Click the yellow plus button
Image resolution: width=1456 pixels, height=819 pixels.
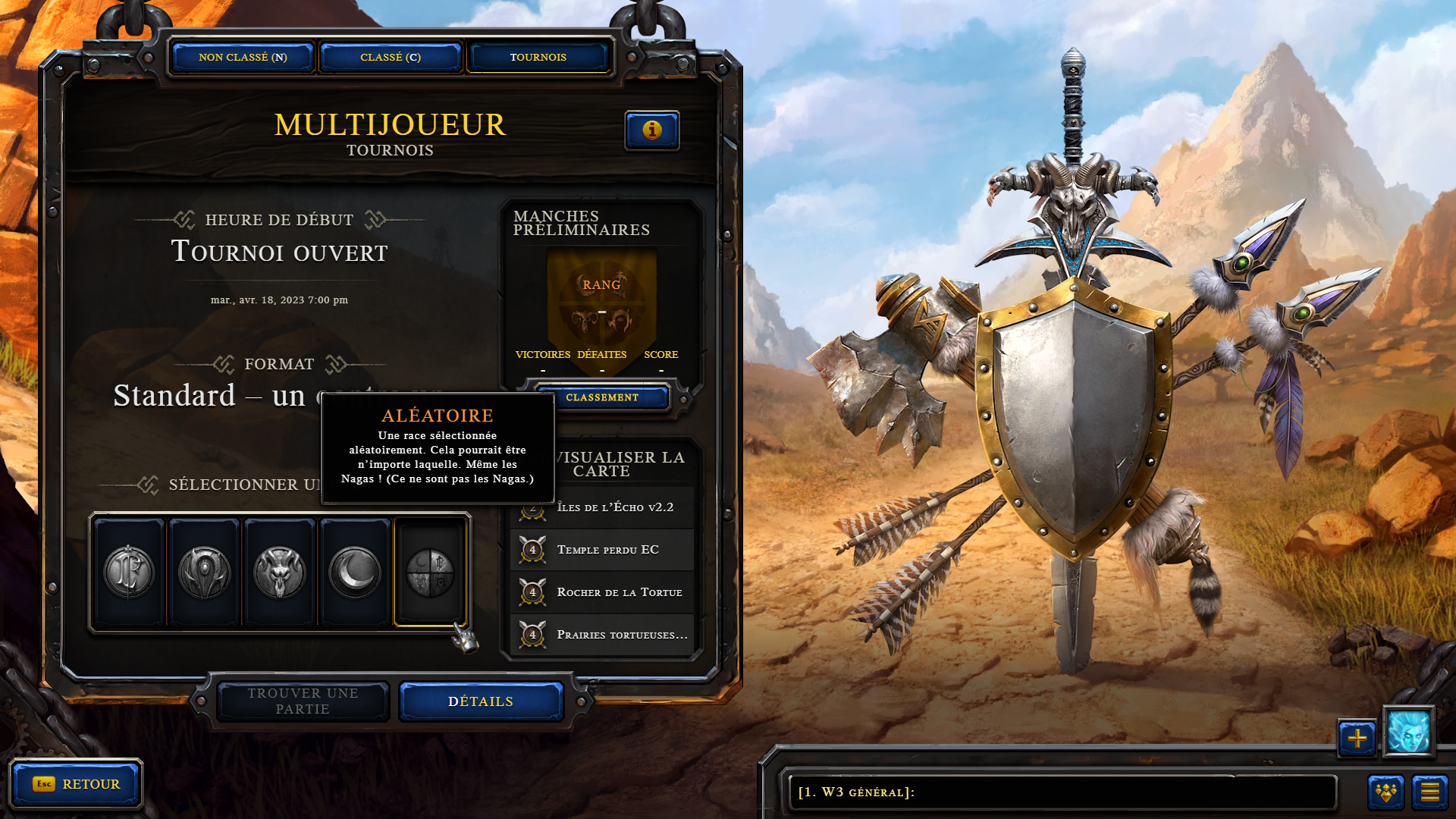click(x=1357, y=738)
